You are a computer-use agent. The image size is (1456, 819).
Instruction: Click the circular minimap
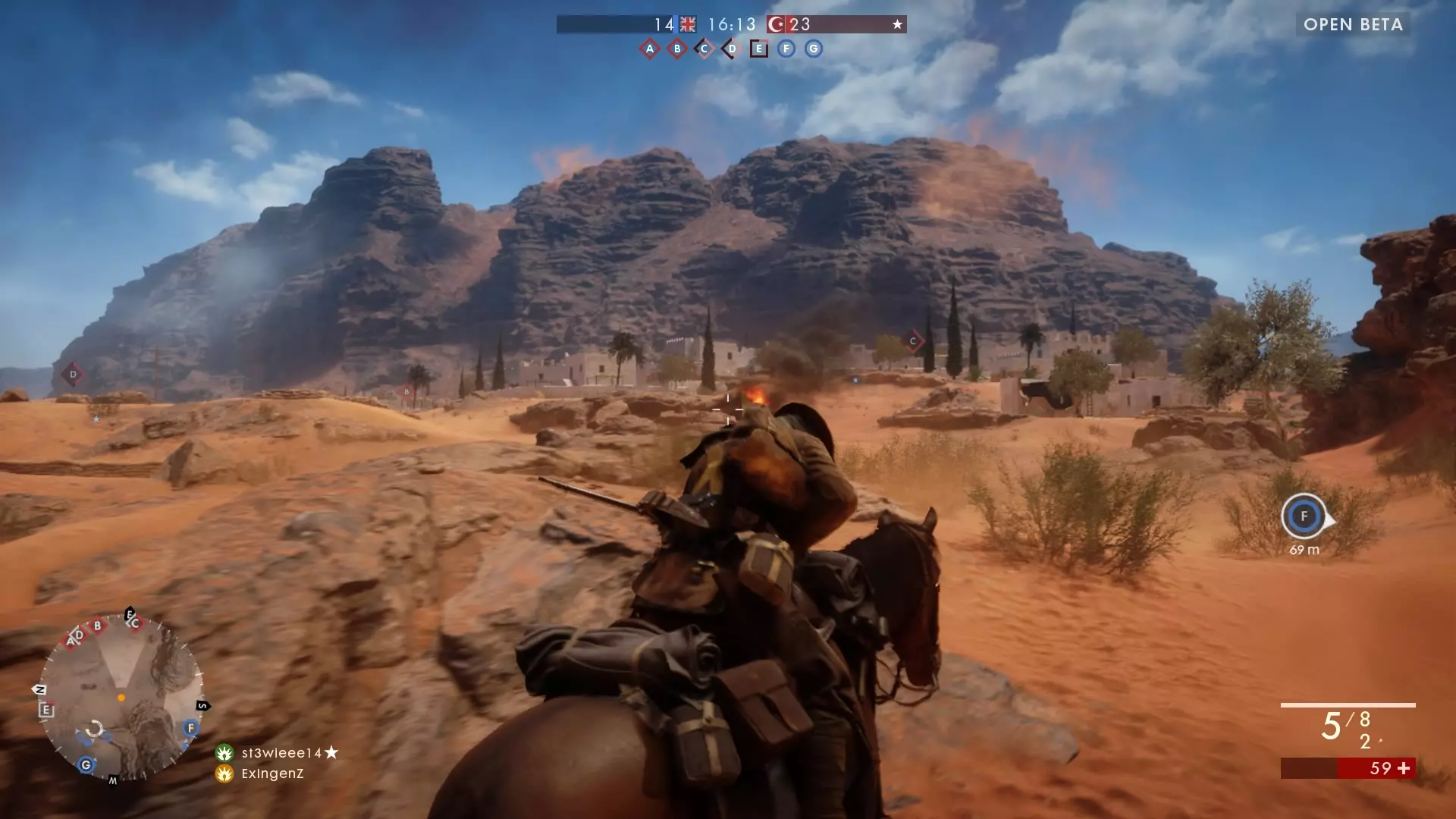pyautogui.click(x=121, y=699)
